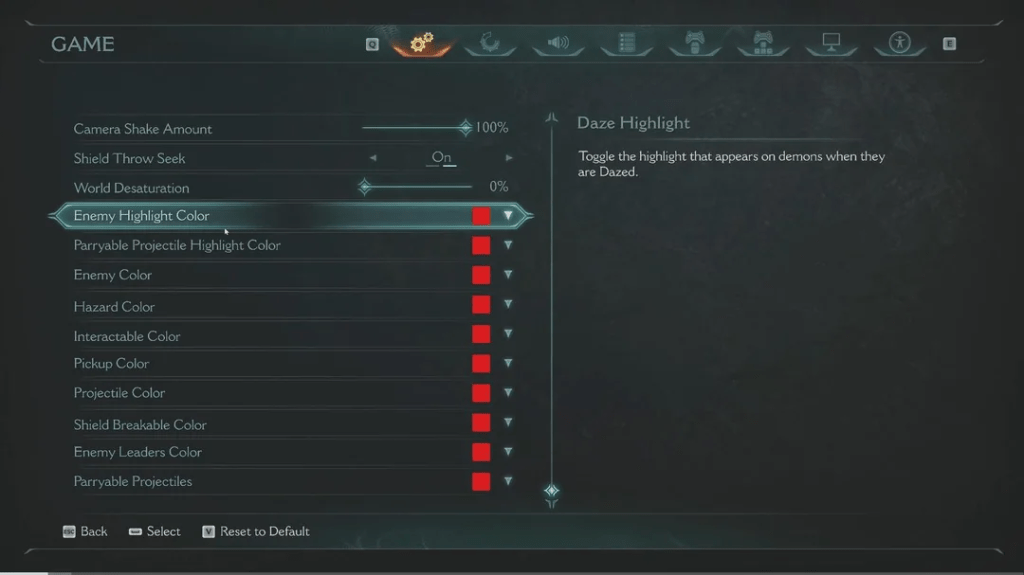Viewport: 1024px width, 575px height.
Task: Expand the Enemy Leaders Color dropdown
Action: pyautogui.click(x=508, y=451)
